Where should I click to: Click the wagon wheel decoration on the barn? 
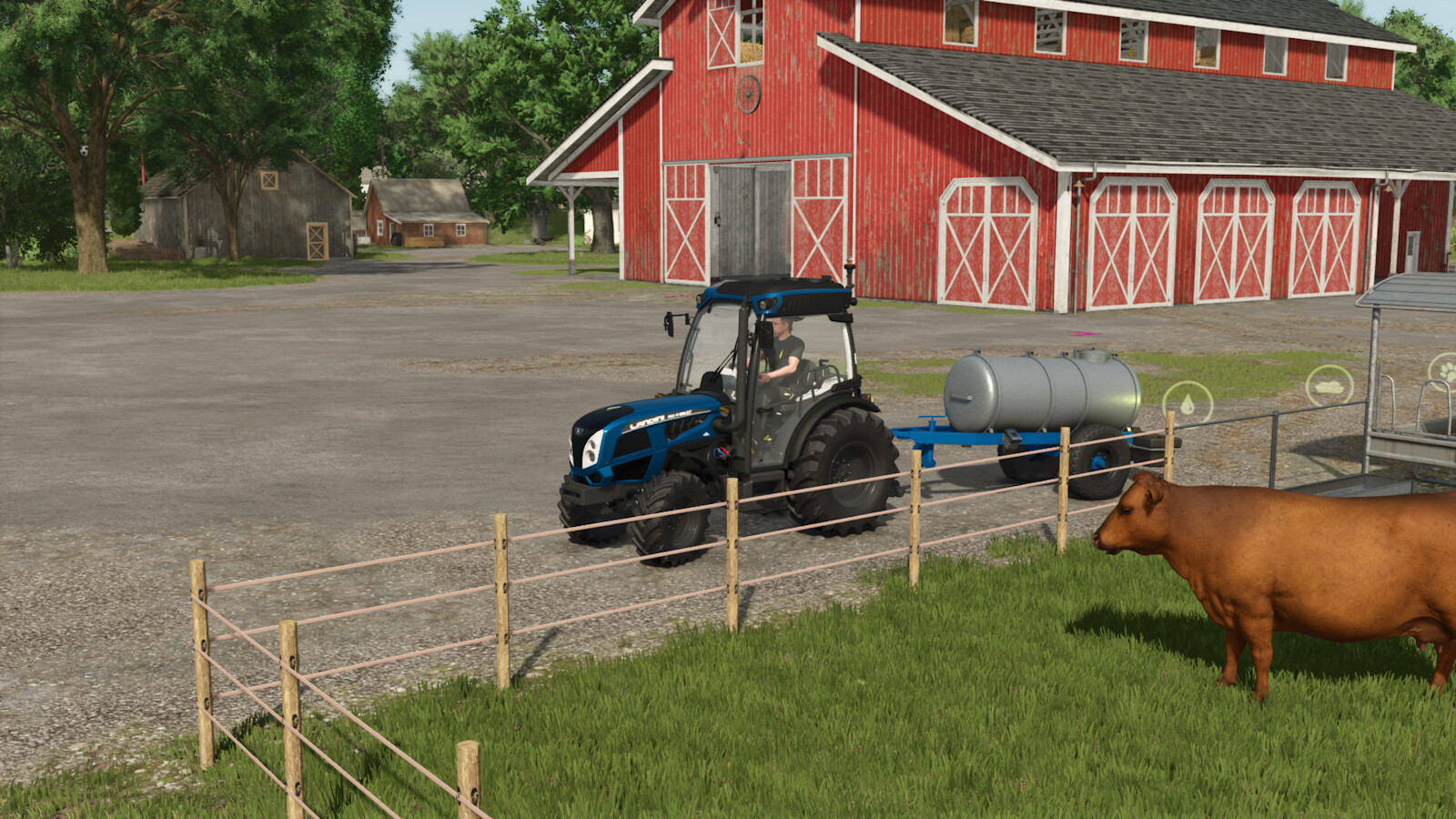pyautogui.click(x=750, y=96)
